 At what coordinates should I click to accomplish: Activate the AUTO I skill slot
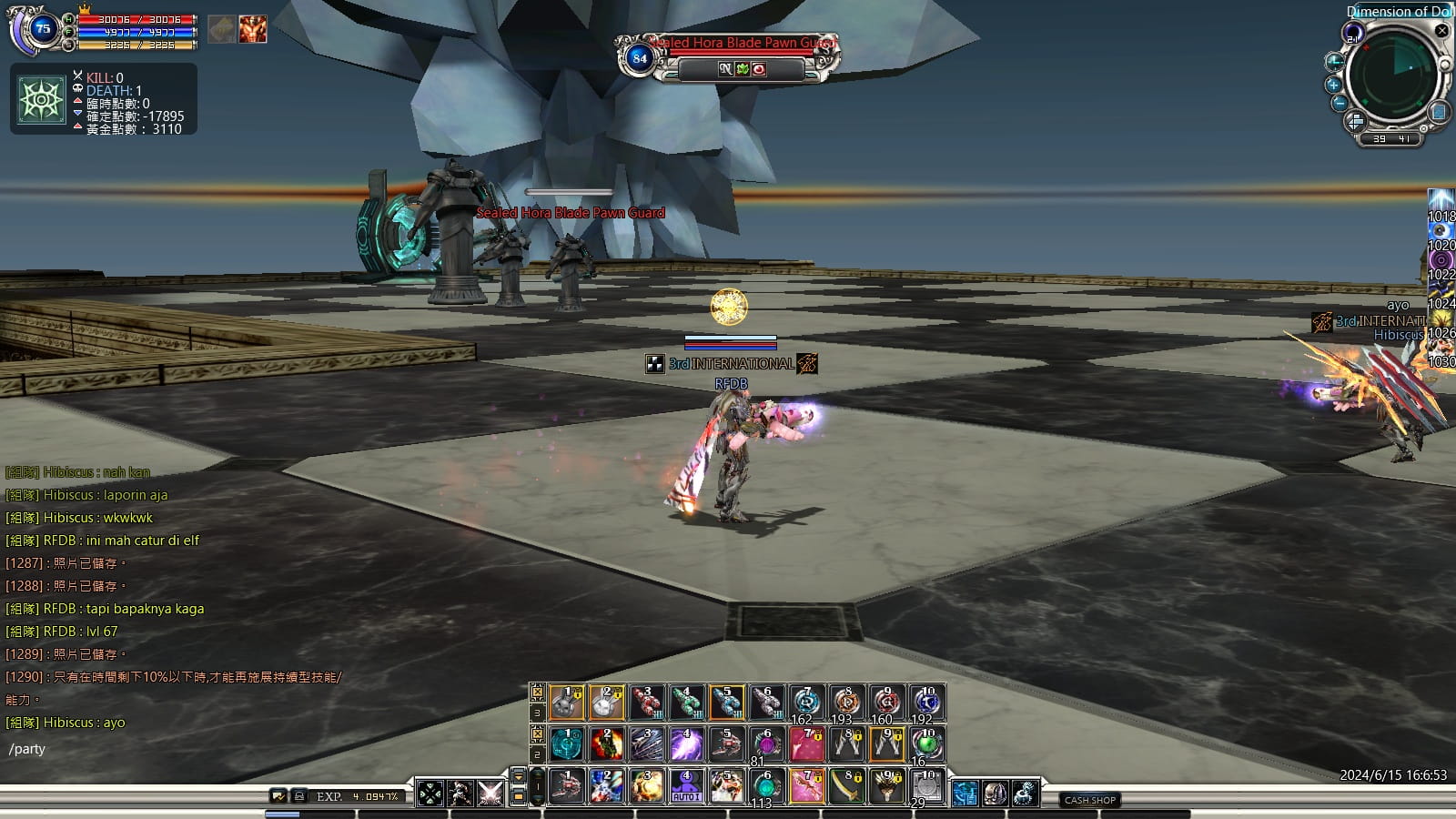(686, 786)
